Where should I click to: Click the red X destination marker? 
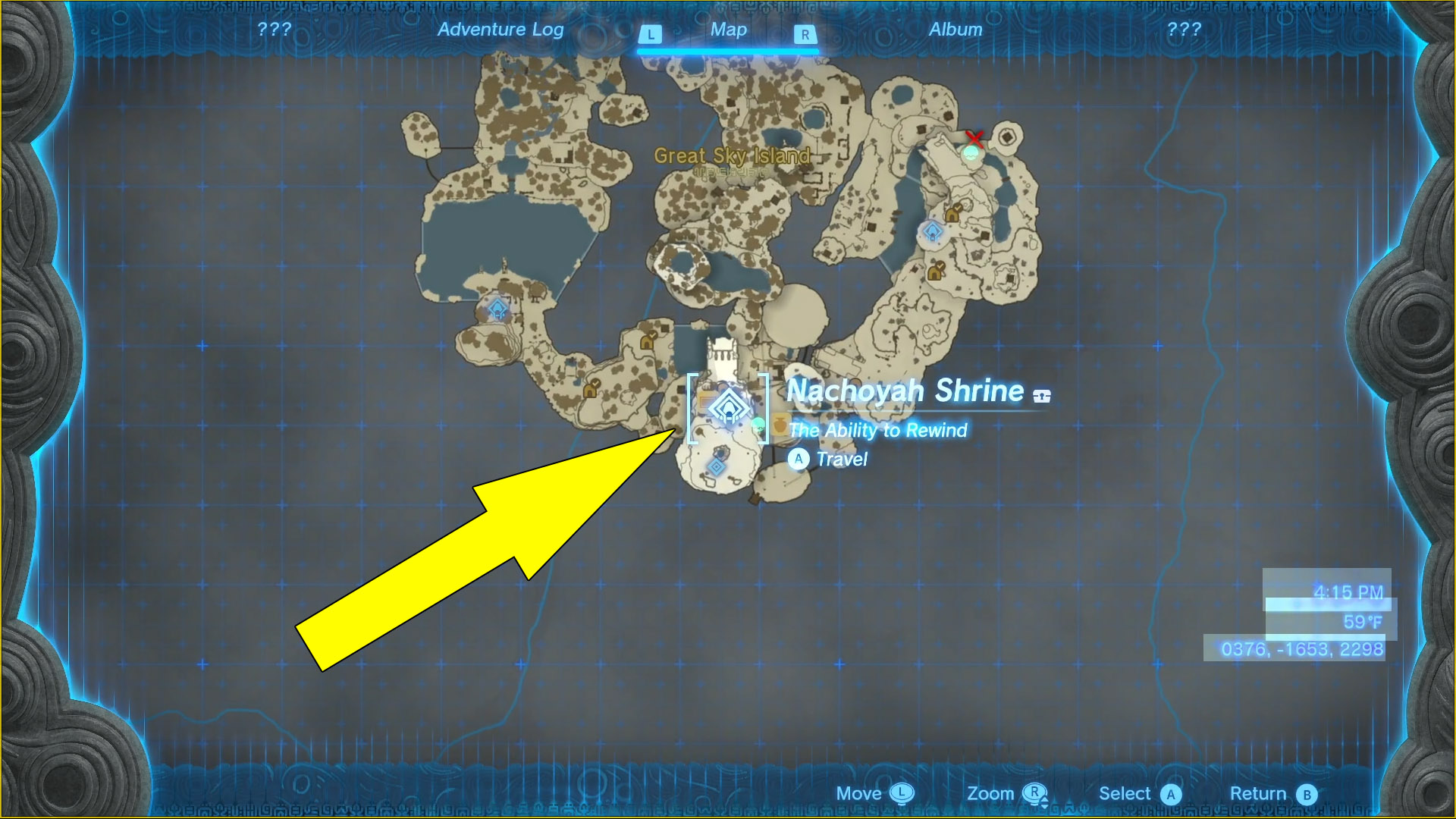tap(974, 140)
